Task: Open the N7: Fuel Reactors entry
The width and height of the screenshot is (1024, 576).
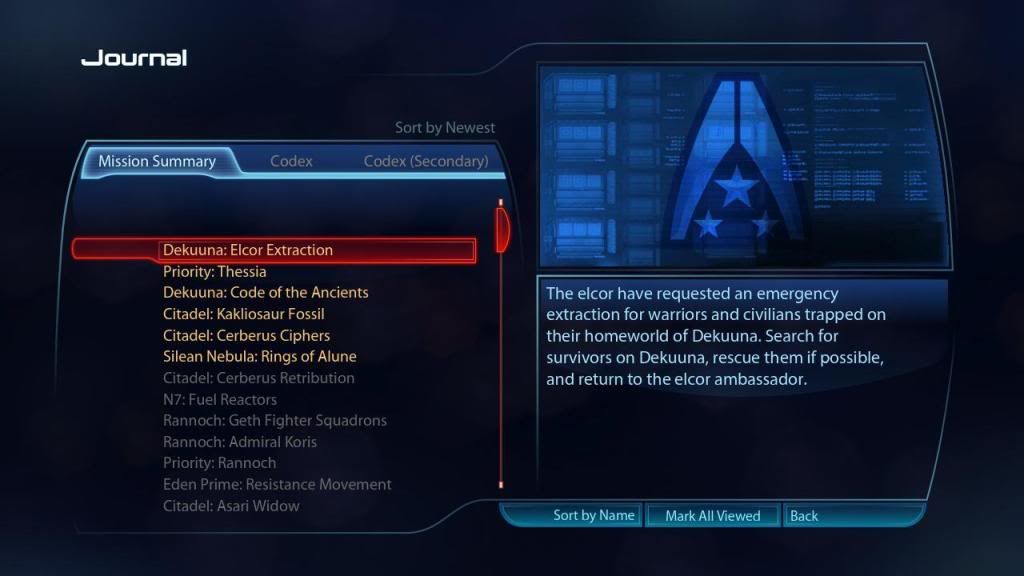Action: [220, 399]
